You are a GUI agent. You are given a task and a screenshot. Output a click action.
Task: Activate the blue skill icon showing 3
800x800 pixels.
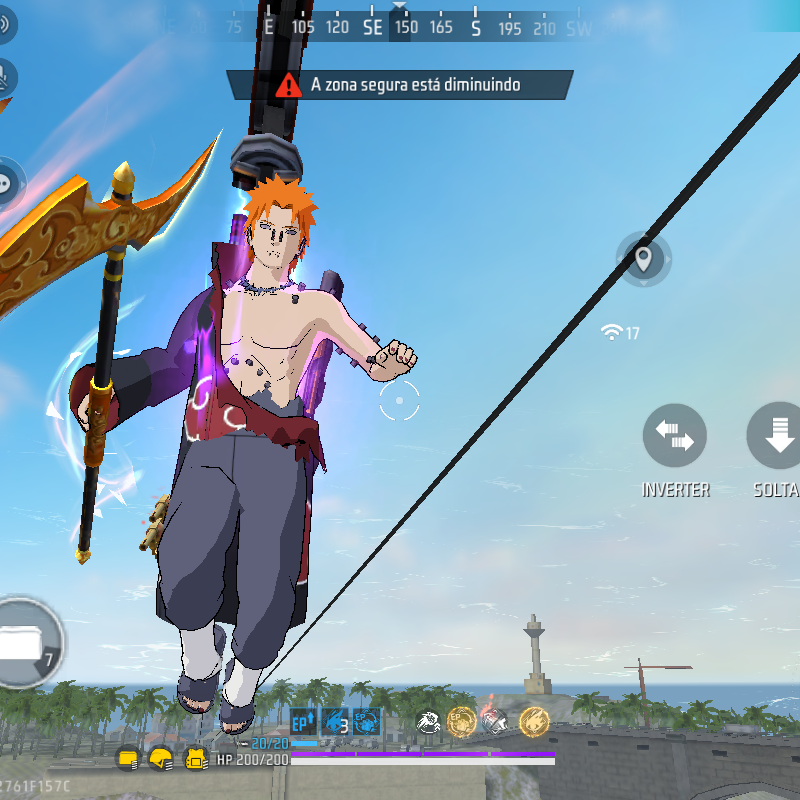pyautogui.click(x=335, y=721)
